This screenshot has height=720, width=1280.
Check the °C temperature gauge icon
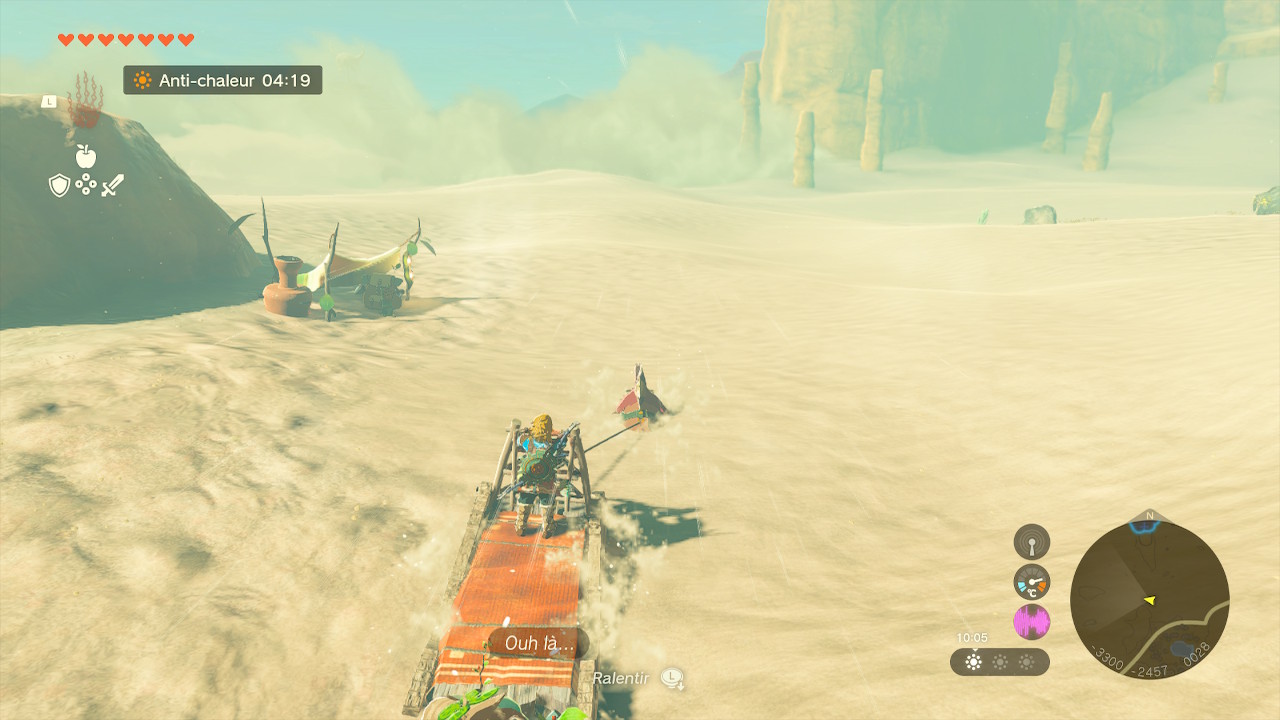tap(1031, 582)
